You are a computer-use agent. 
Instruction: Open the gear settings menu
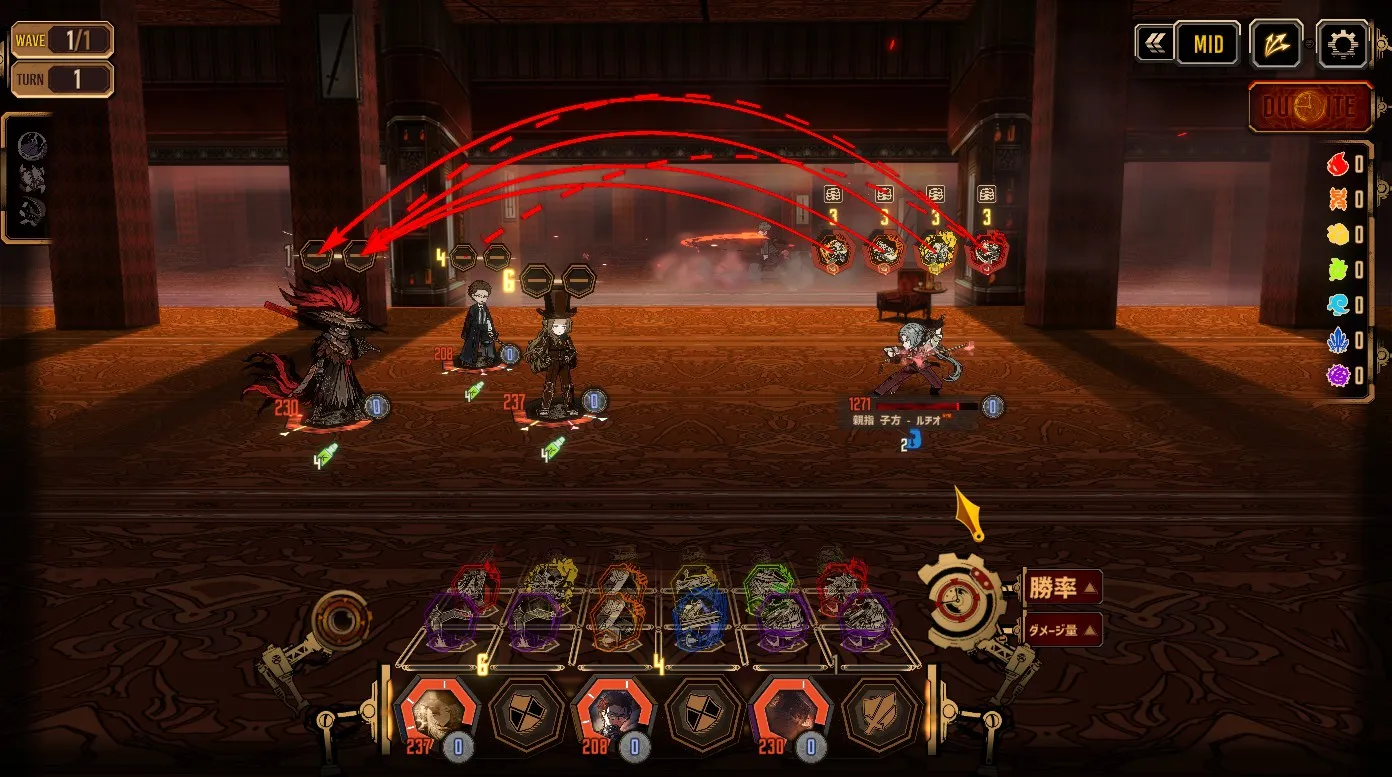1342,44
